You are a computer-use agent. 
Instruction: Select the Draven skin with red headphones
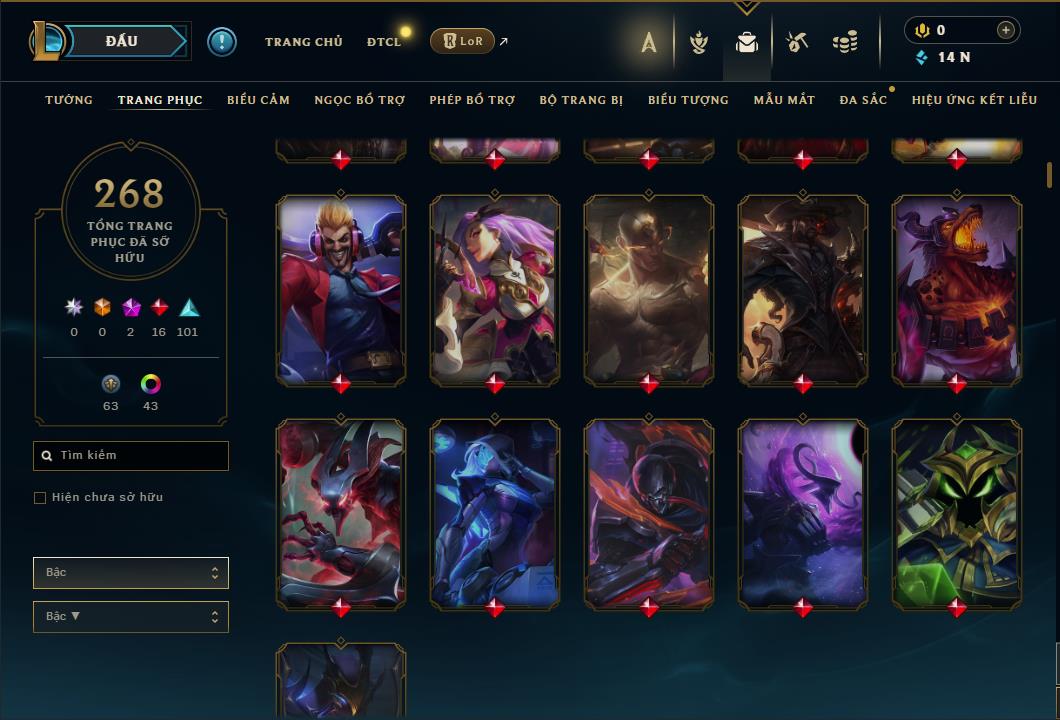[x=341, y=288]
